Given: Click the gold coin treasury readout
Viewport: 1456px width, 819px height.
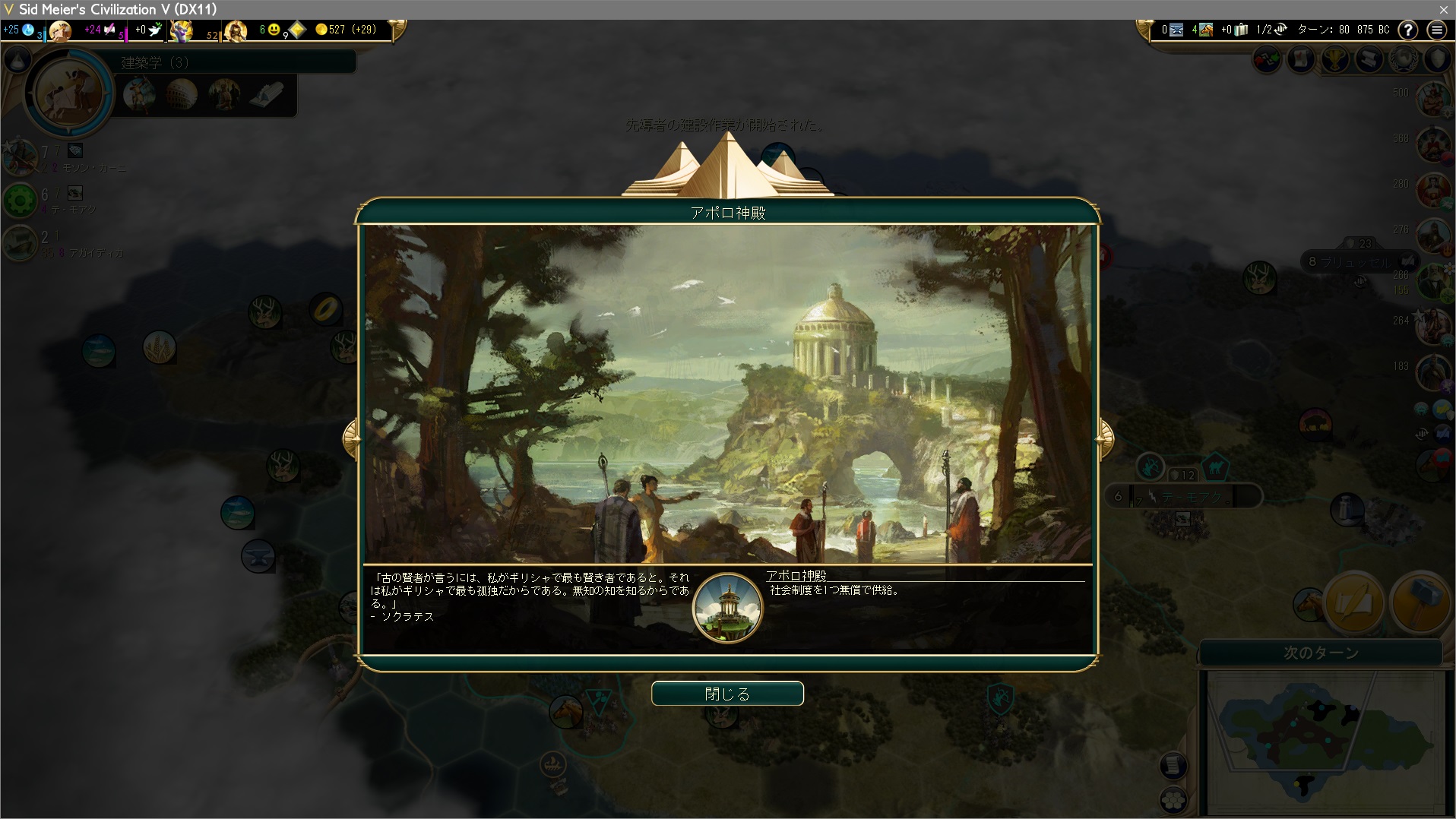Looking at the screenshot, I should 347,30.
